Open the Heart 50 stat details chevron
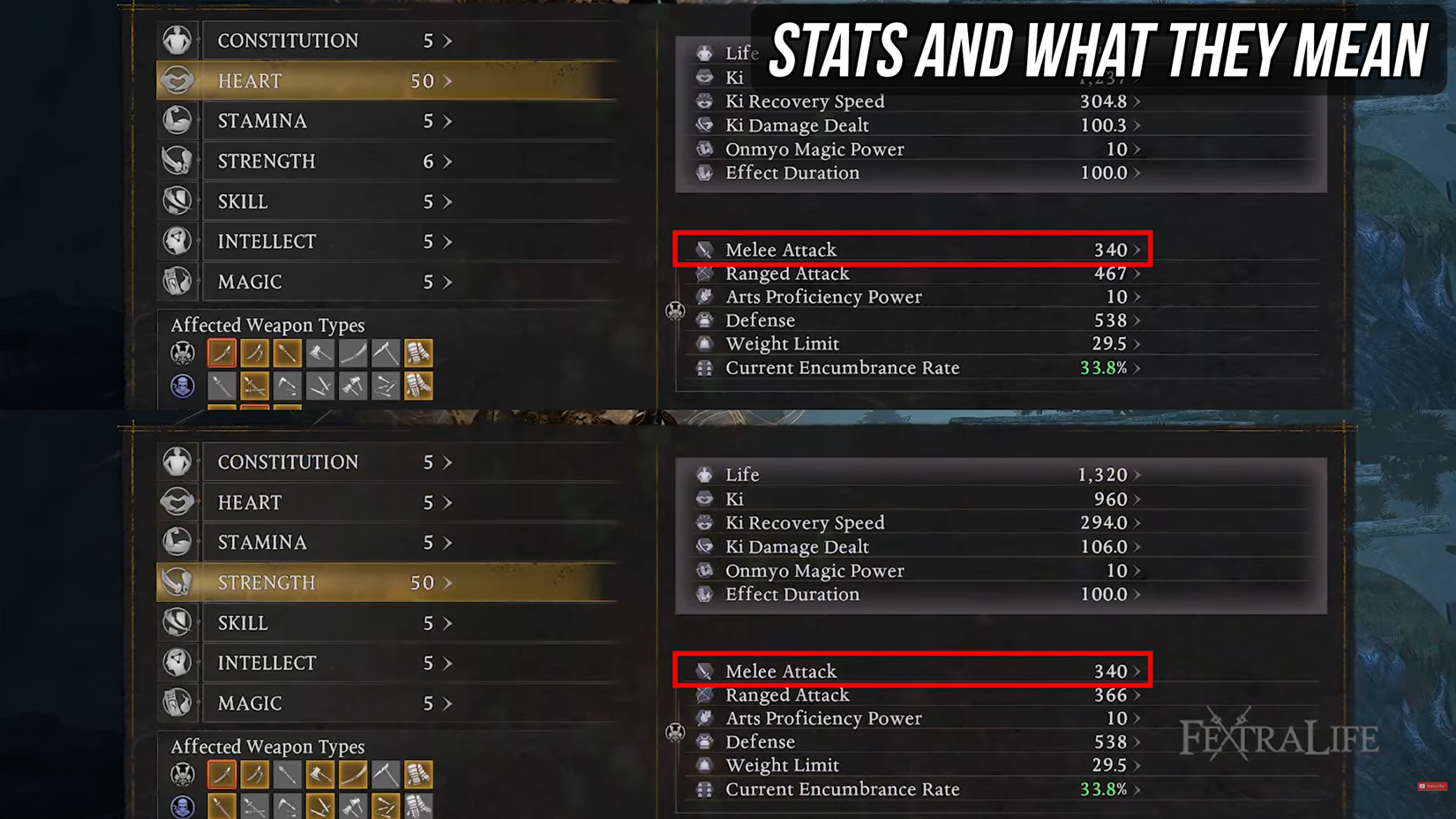 pyautogui.click(x=446, y=80)
